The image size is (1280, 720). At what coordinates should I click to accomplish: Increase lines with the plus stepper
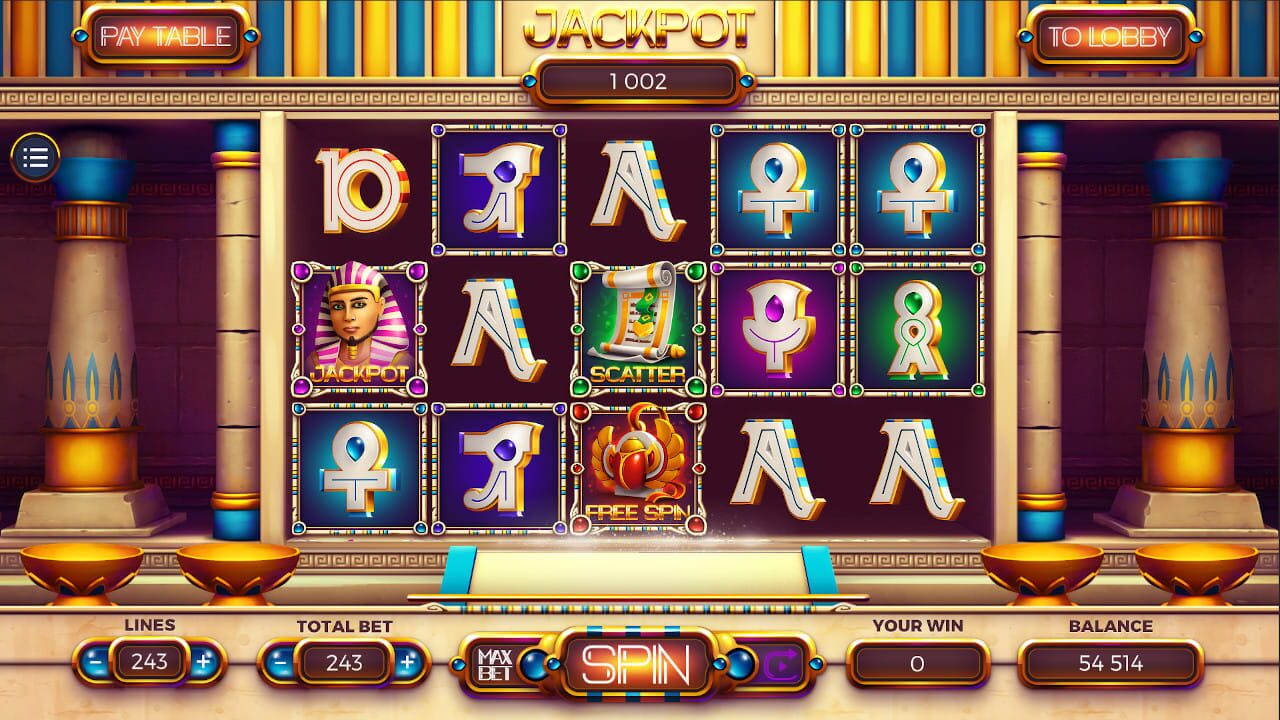(x=204, y=662)
